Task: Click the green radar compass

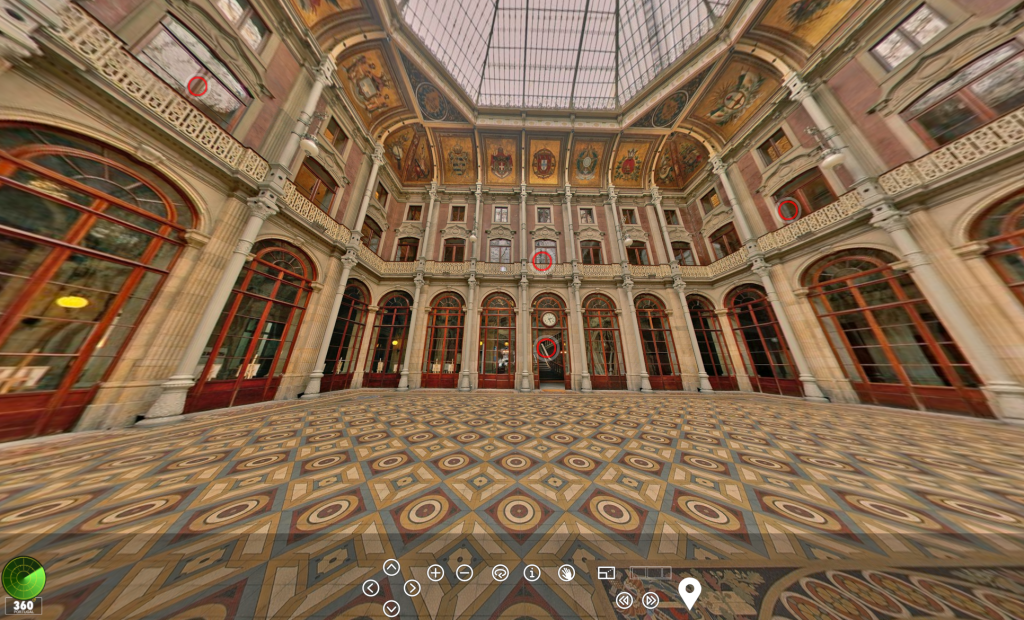Action: coord(23,577)
